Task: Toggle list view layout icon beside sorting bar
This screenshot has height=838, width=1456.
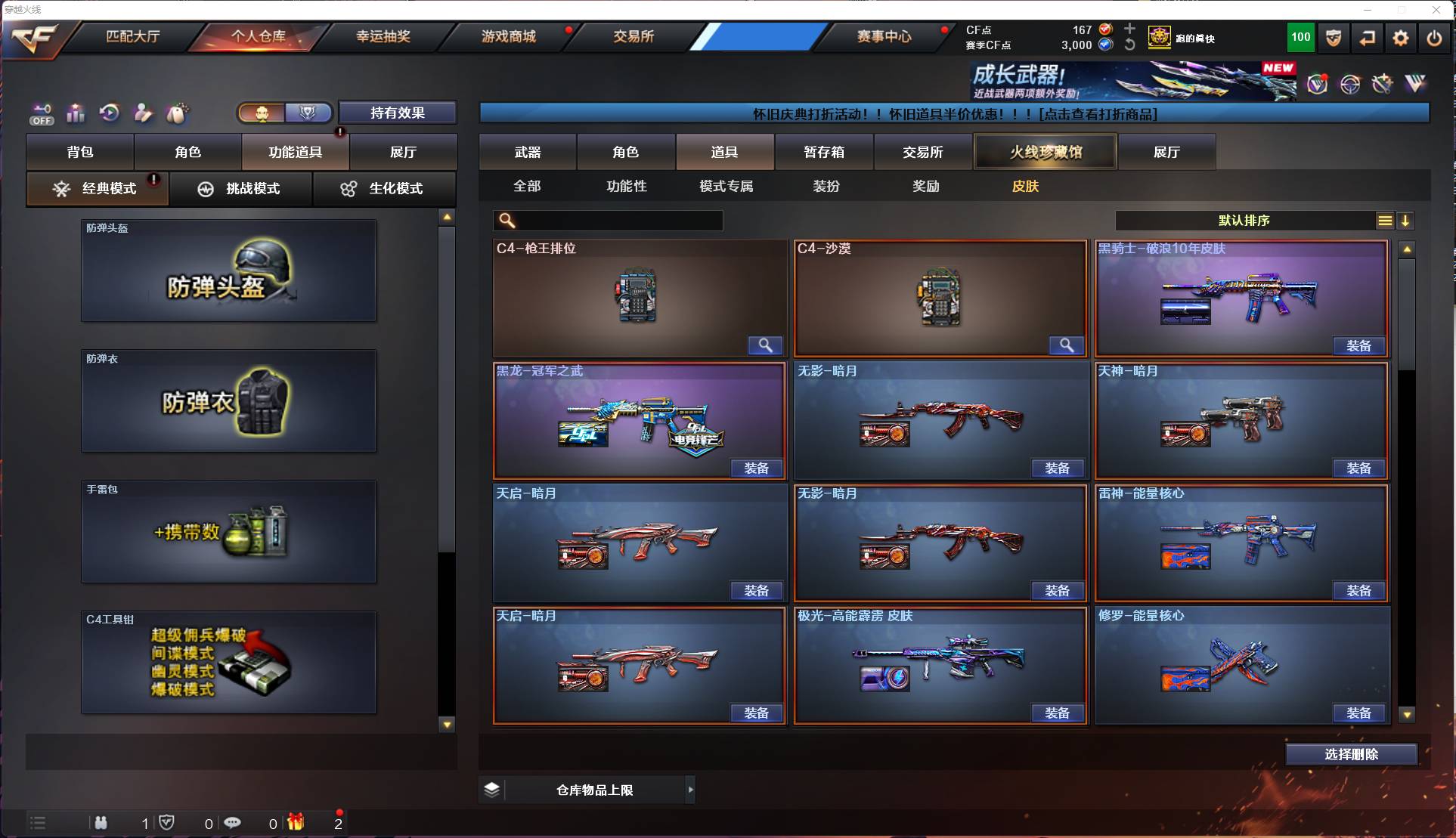Action: [x=1384, y=221]
